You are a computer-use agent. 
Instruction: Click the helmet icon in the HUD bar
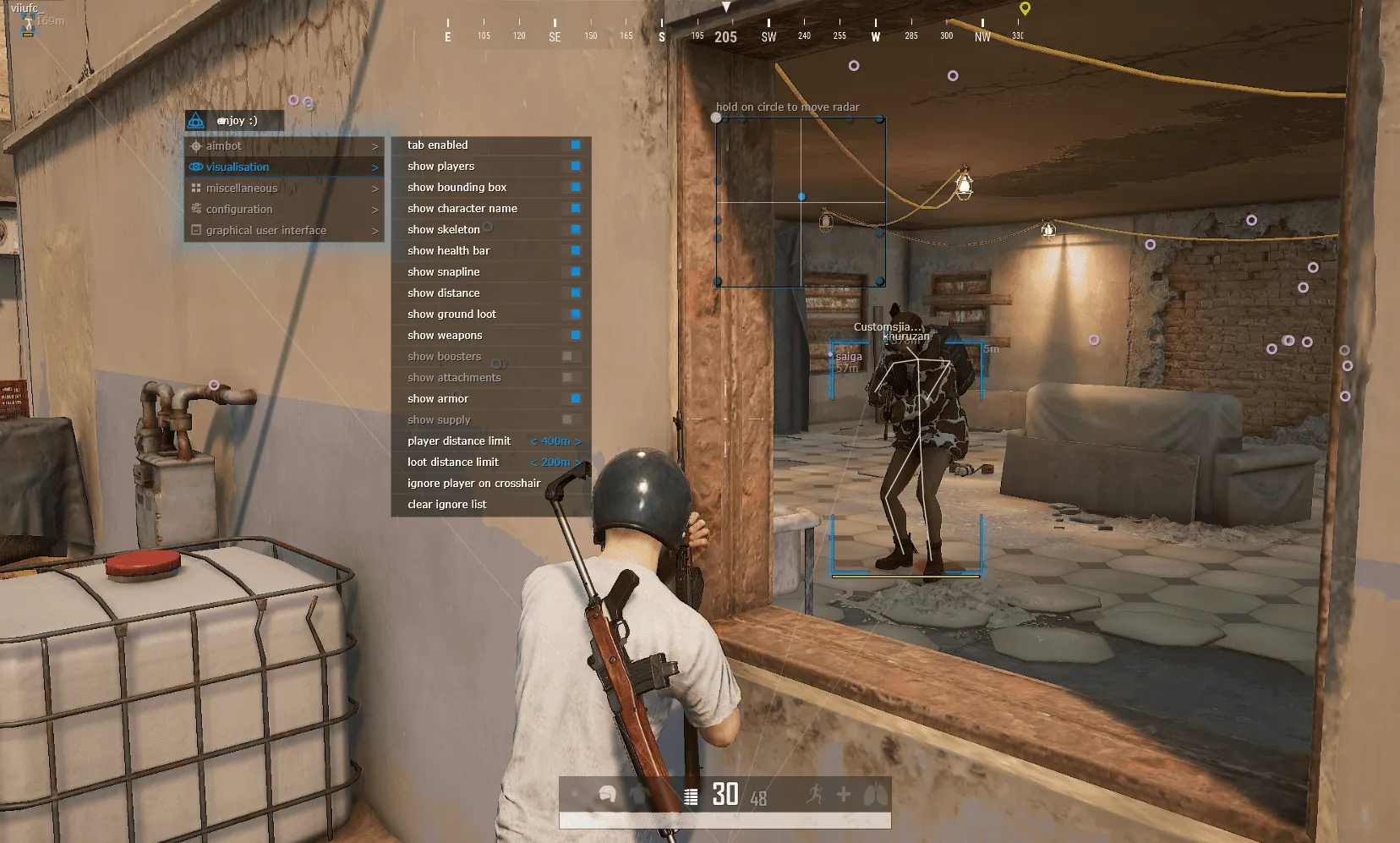[x=608, y=795]
